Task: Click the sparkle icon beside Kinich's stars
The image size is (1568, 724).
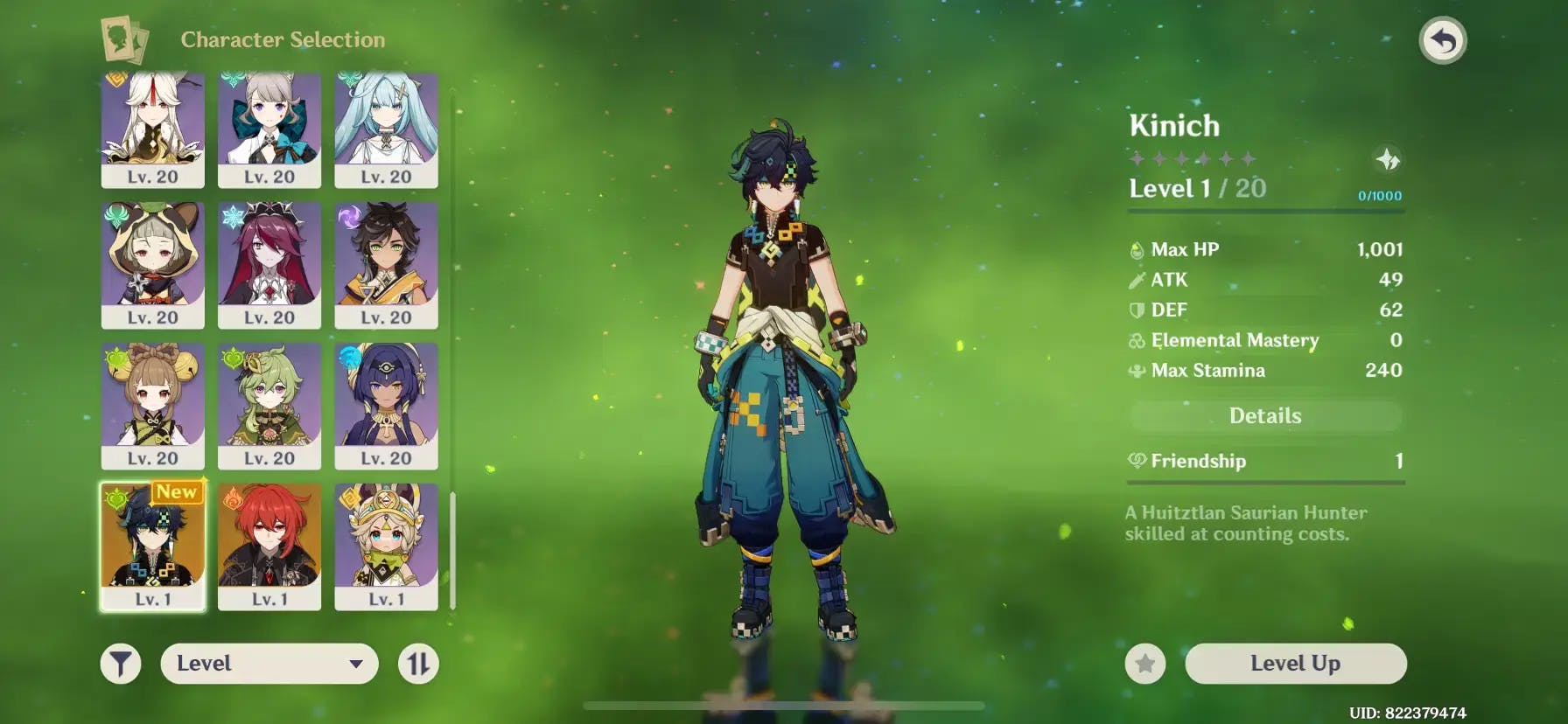Action: click(x=1388, y=160)
